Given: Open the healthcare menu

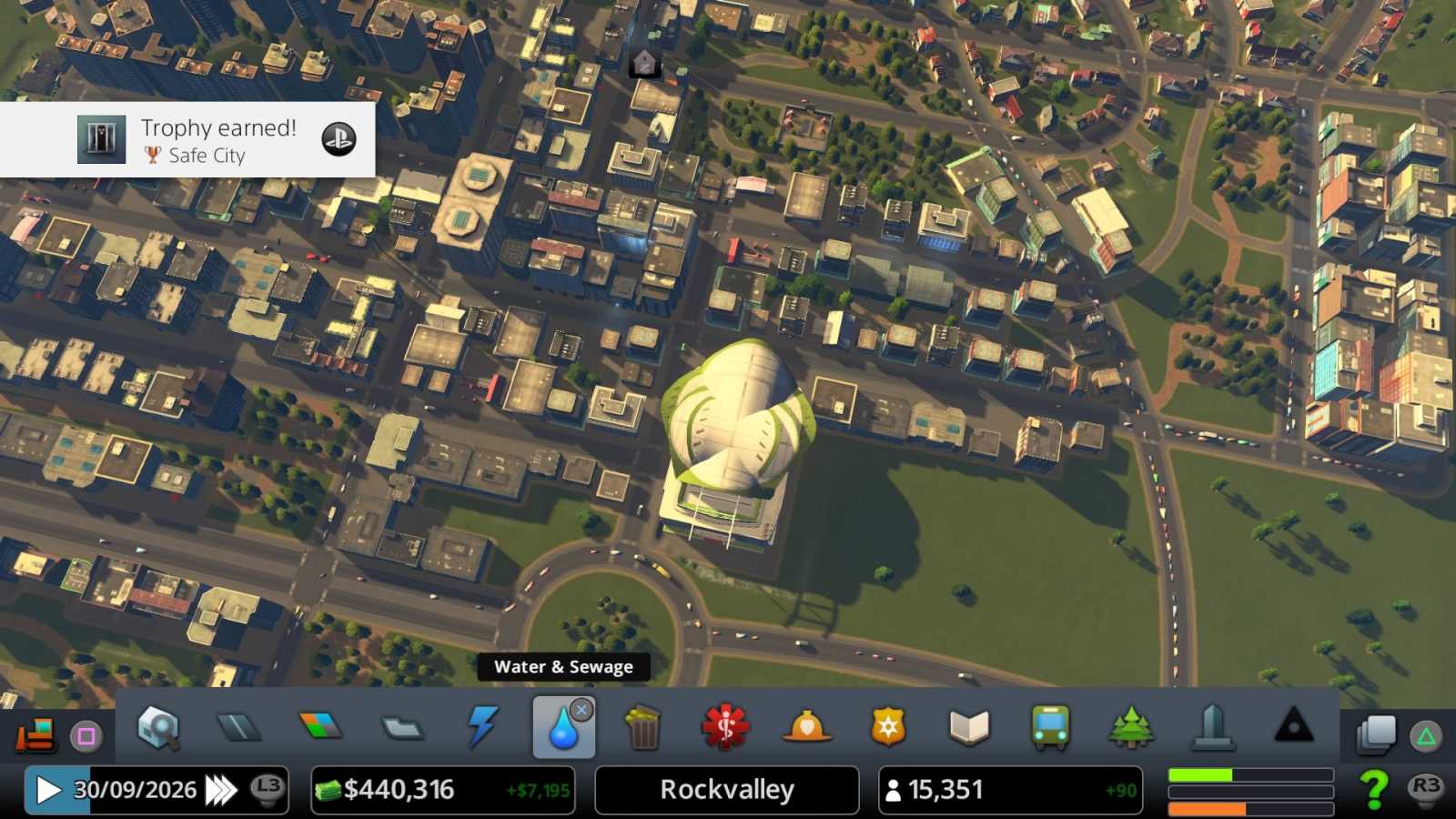Looking at the screenshot, I should pos(724,728).
